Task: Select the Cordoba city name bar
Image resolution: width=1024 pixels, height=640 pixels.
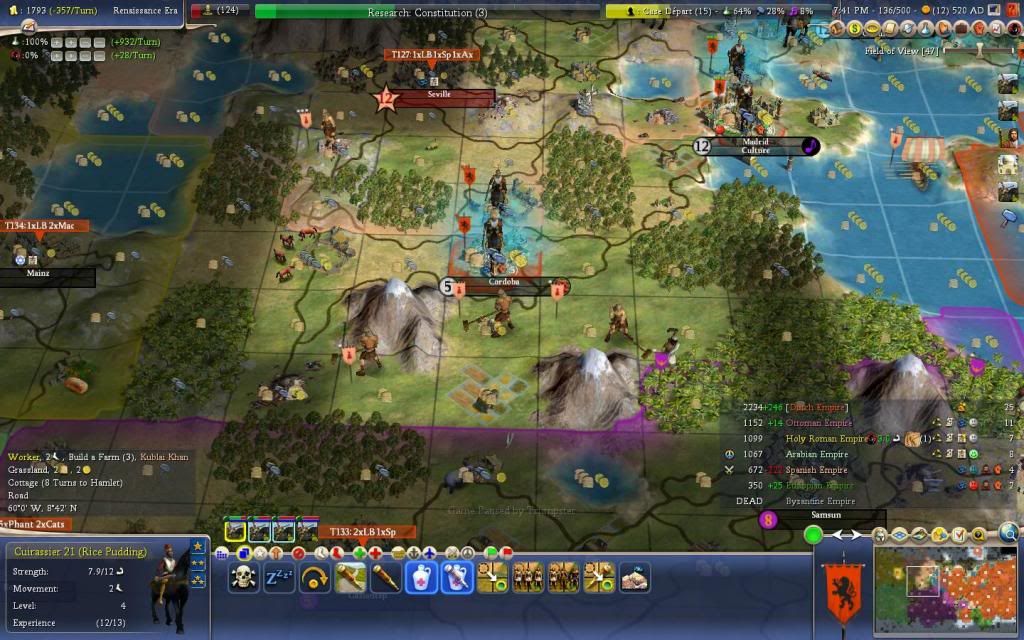Action: pos(504,286)
